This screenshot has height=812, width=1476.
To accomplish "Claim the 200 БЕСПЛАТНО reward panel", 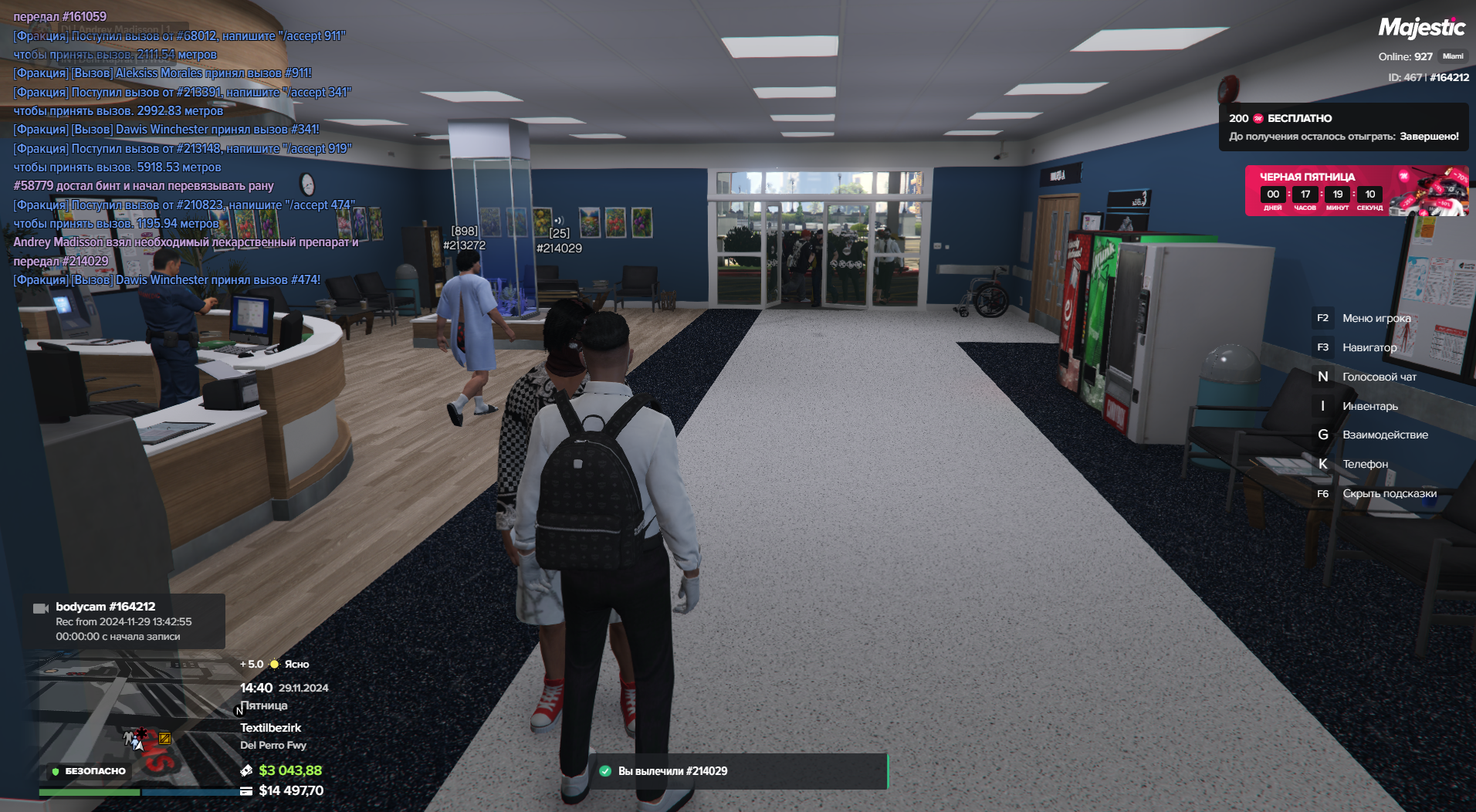I will click(x=1343, y=127).
